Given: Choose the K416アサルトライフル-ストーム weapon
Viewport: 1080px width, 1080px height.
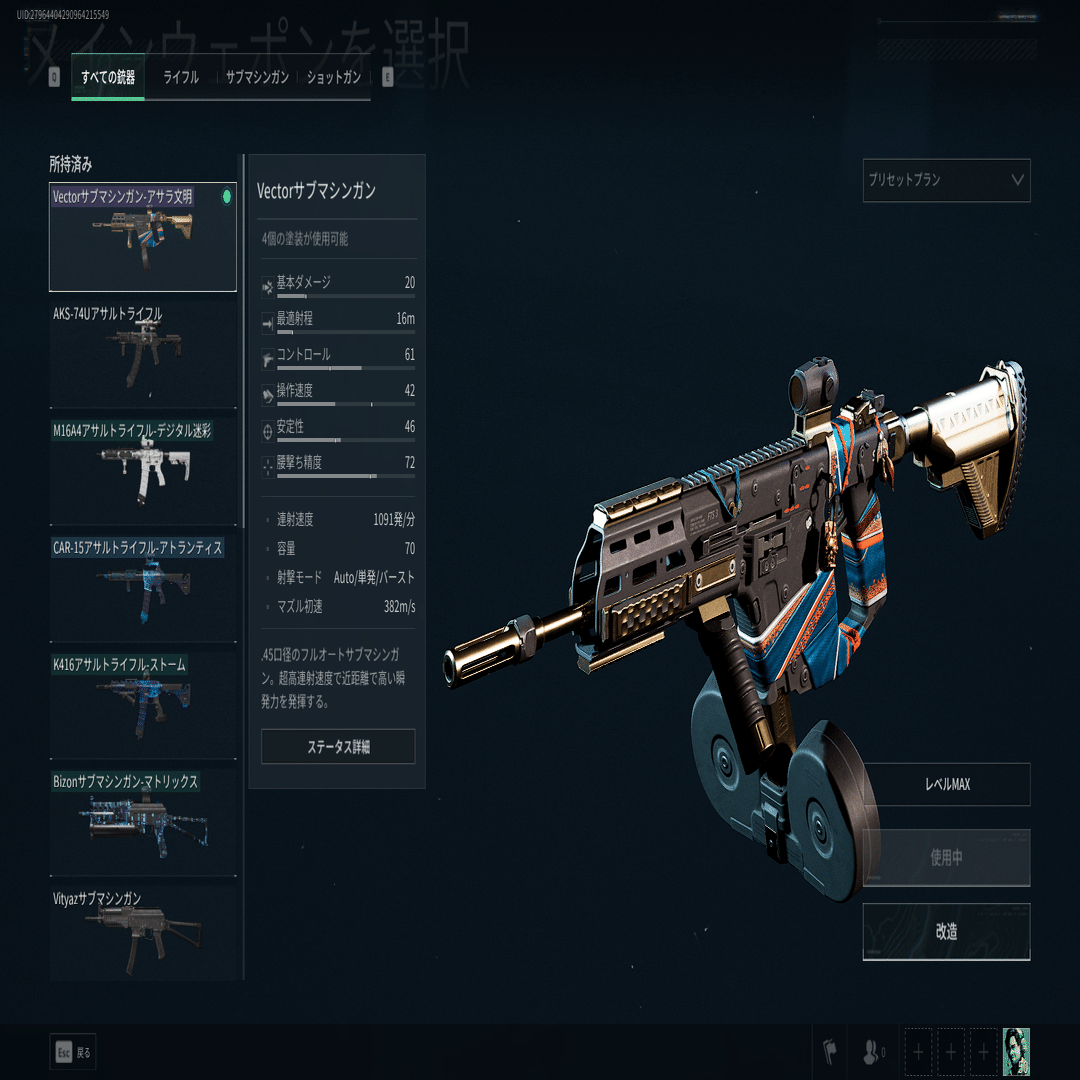Looking at the screenshot, I should click(143, 705).
